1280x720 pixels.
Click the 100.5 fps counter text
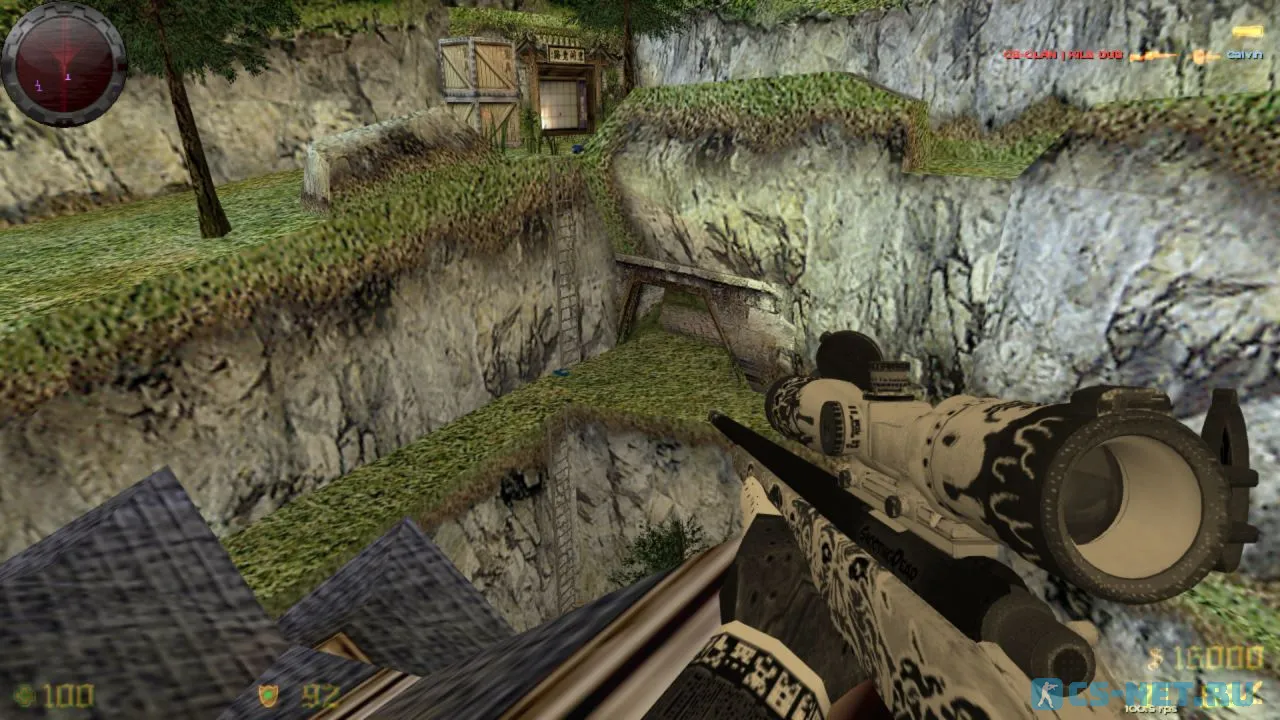[1150, 707]
